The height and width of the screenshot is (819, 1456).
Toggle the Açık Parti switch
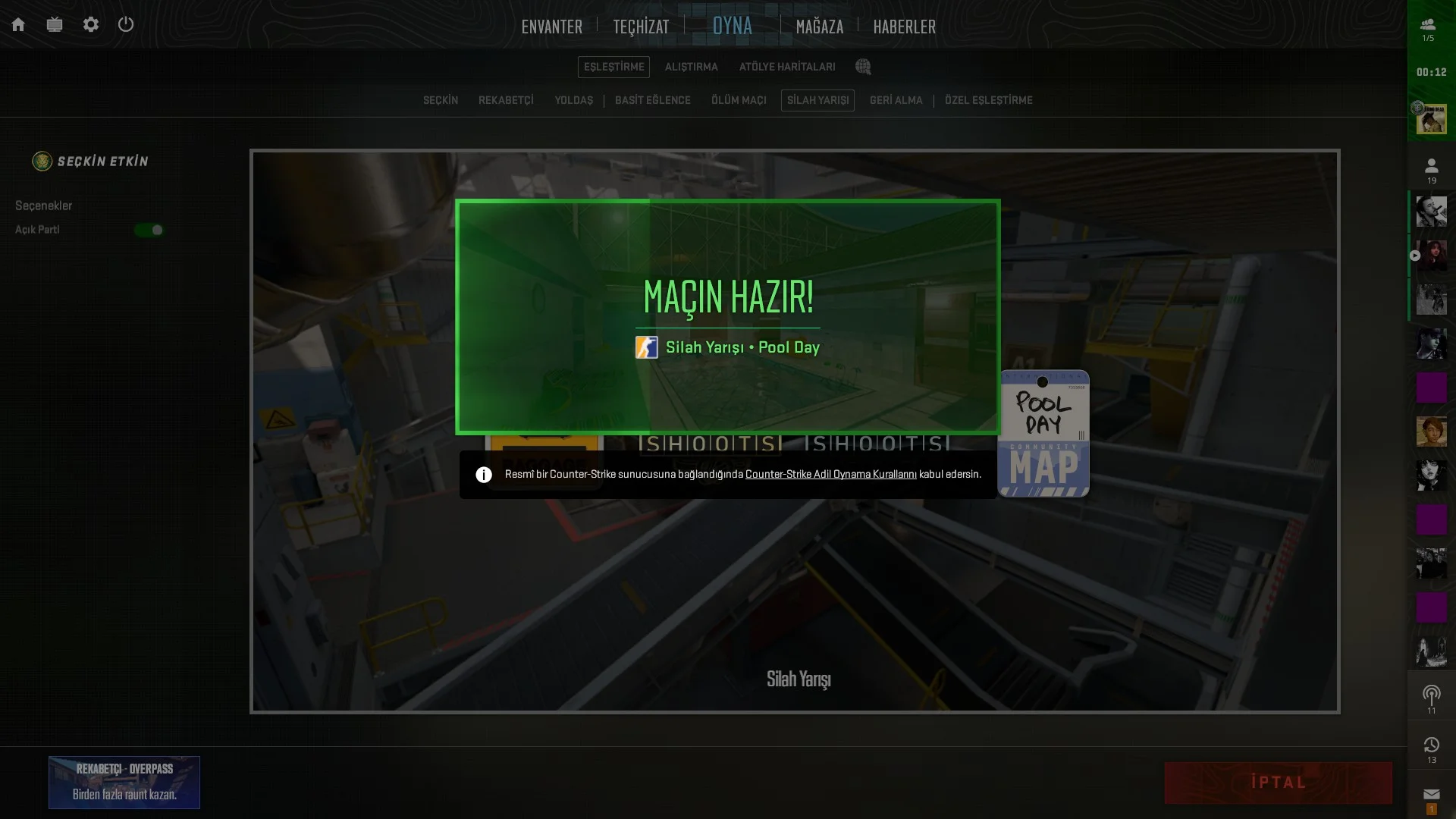[149, 230]
